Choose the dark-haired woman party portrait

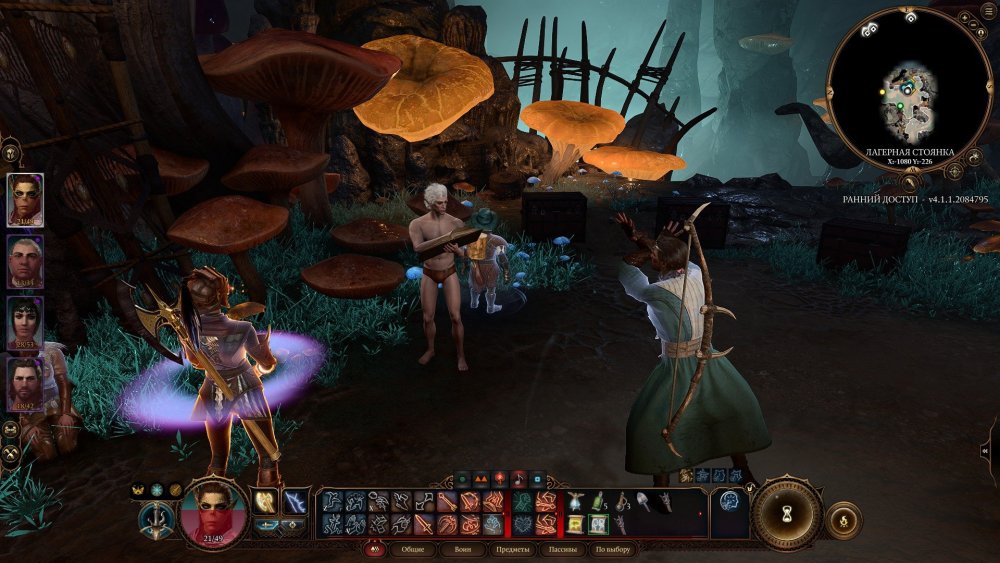pyautogui.click(x=25, y=323)
